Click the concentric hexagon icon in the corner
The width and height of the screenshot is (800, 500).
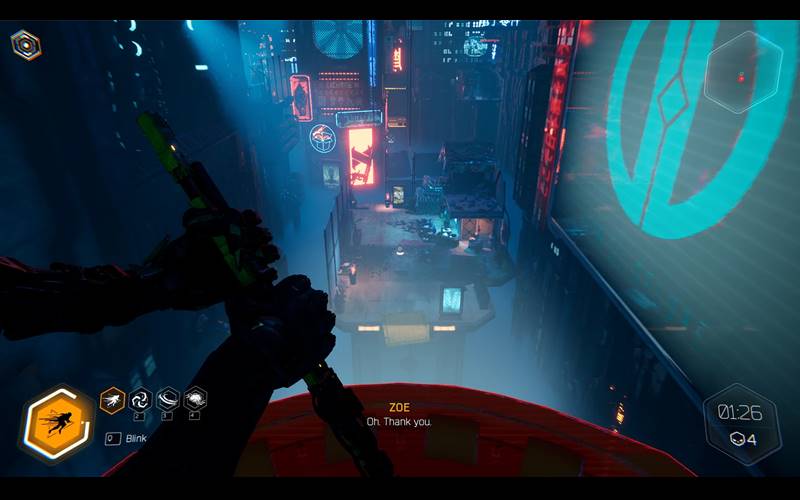tap(25, 44)
